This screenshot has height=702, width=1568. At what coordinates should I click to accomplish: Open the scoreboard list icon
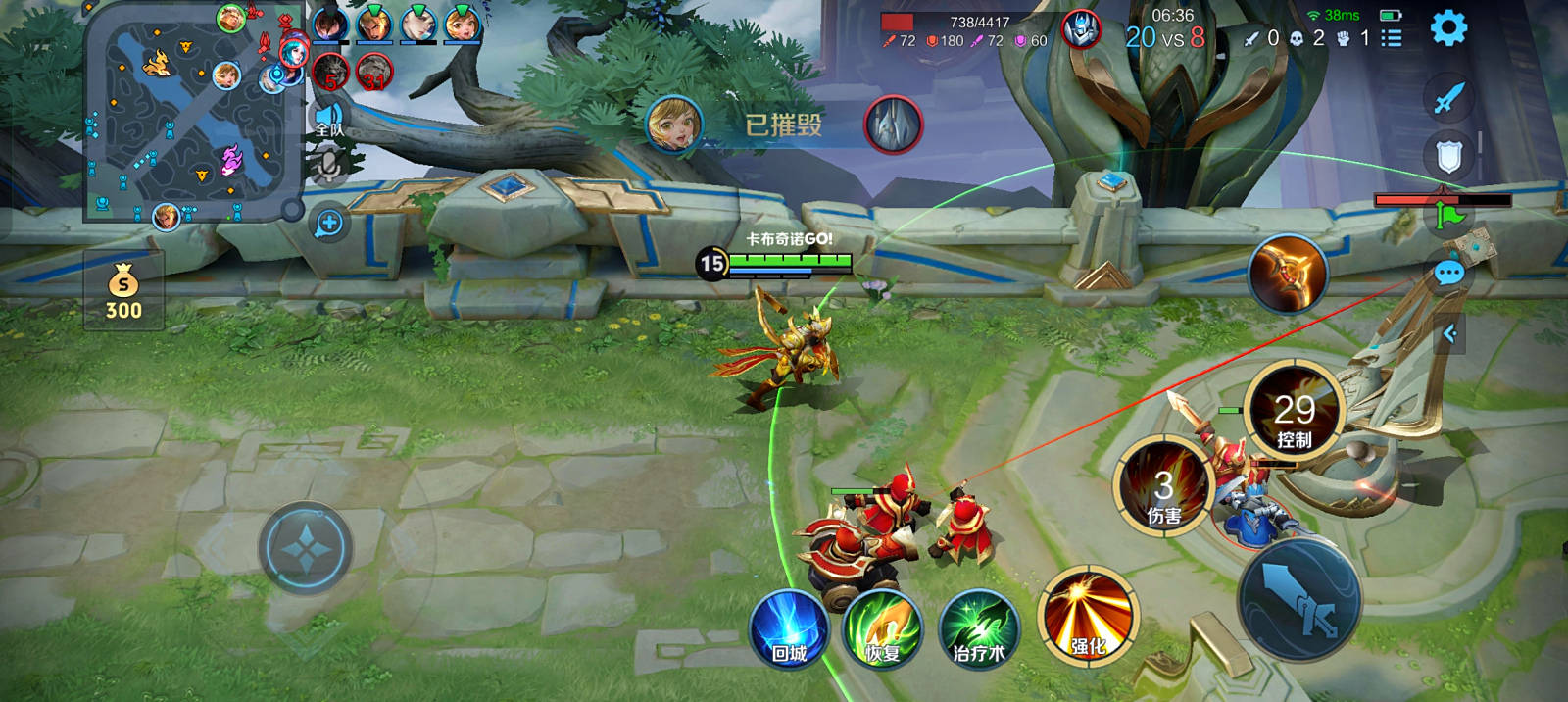coord(1391,38)
